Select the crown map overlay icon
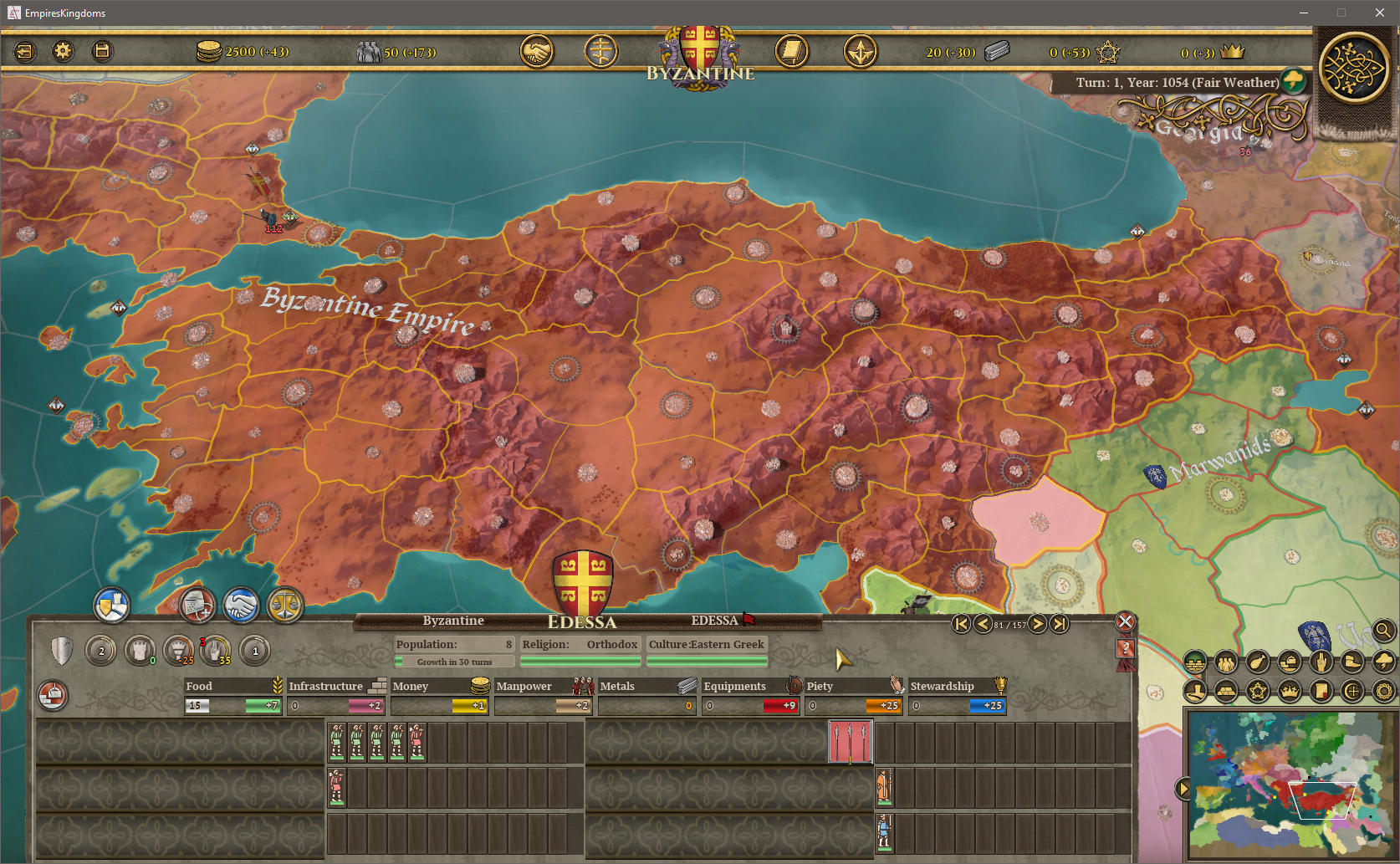The height and width of the screenshot is (864, 1400). (x=1290, y=692)
